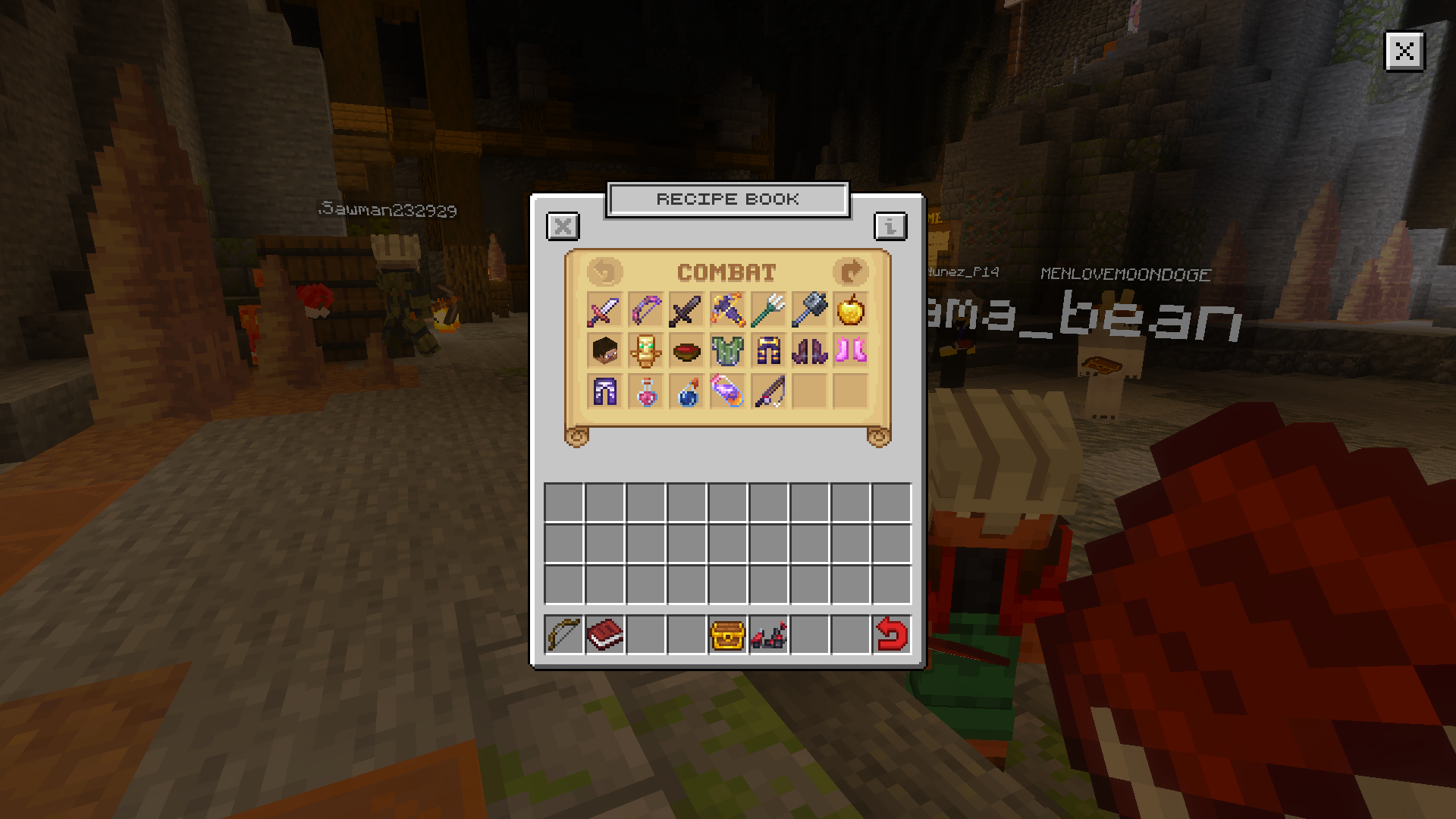Click the info button on the recipe book

pos(889,226)
